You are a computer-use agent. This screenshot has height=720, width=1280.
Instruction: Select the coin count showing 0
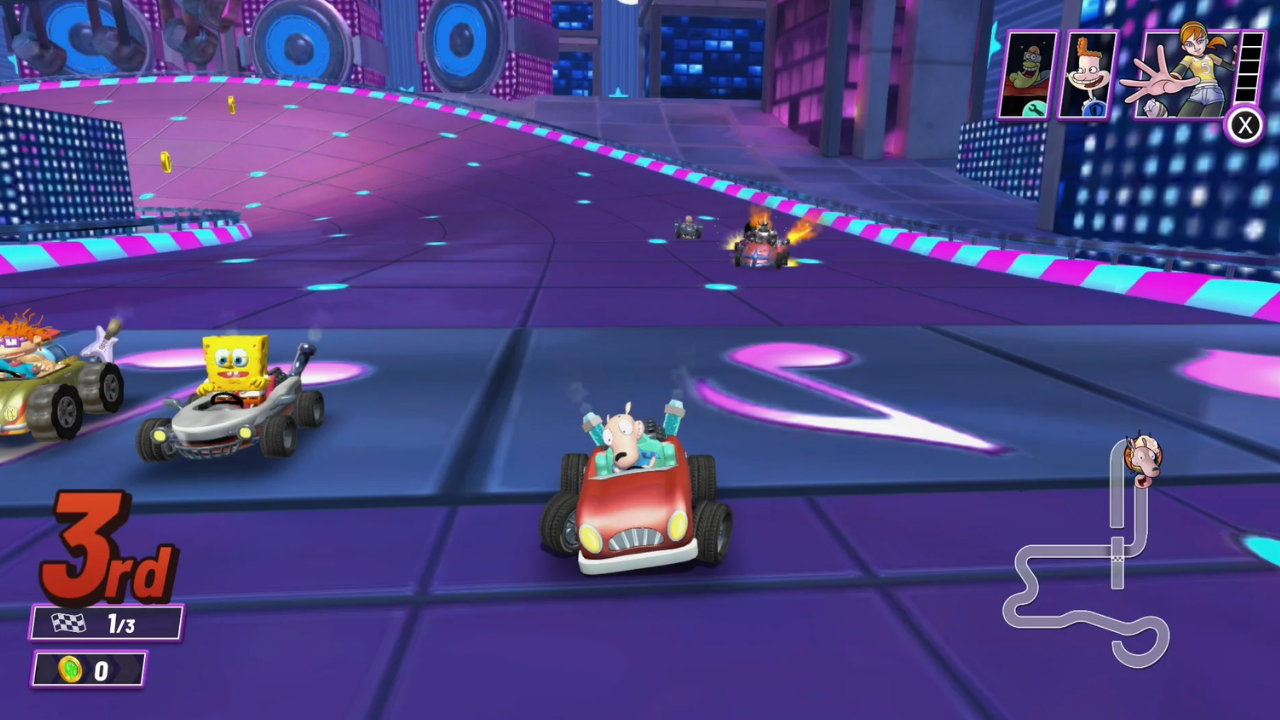click(x=101, y=670)
